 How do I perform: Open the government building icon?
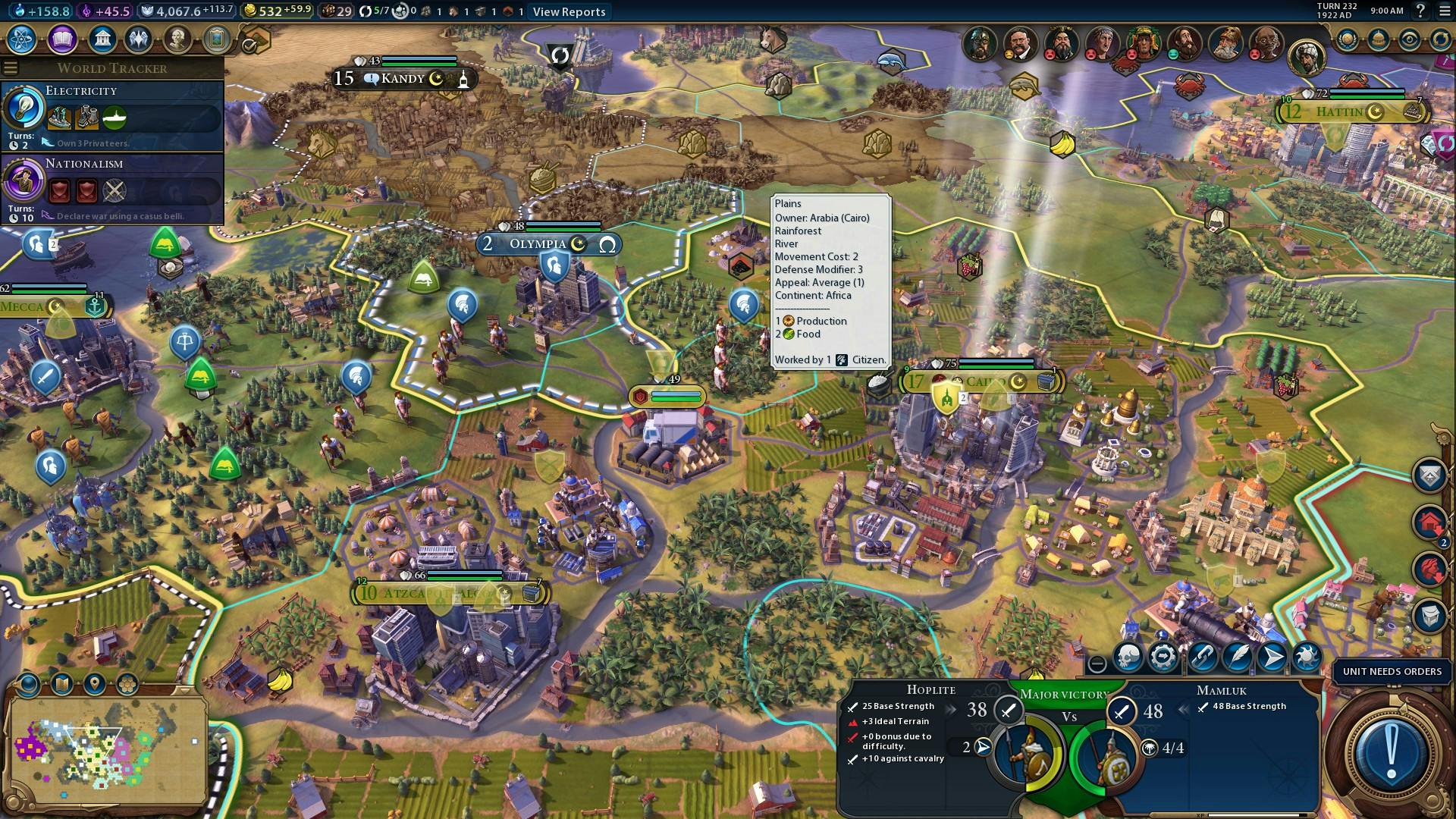coord(102,39)
